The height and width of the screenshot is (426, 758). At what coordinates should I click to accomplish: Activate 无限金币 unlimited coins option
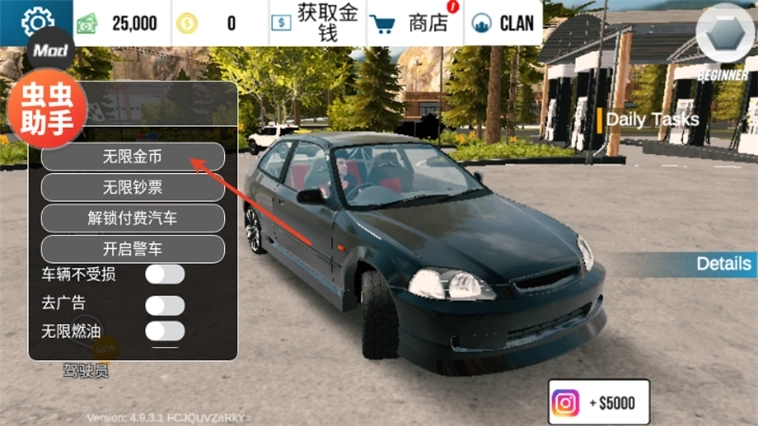pyautogui.click(x=132, y=157)
